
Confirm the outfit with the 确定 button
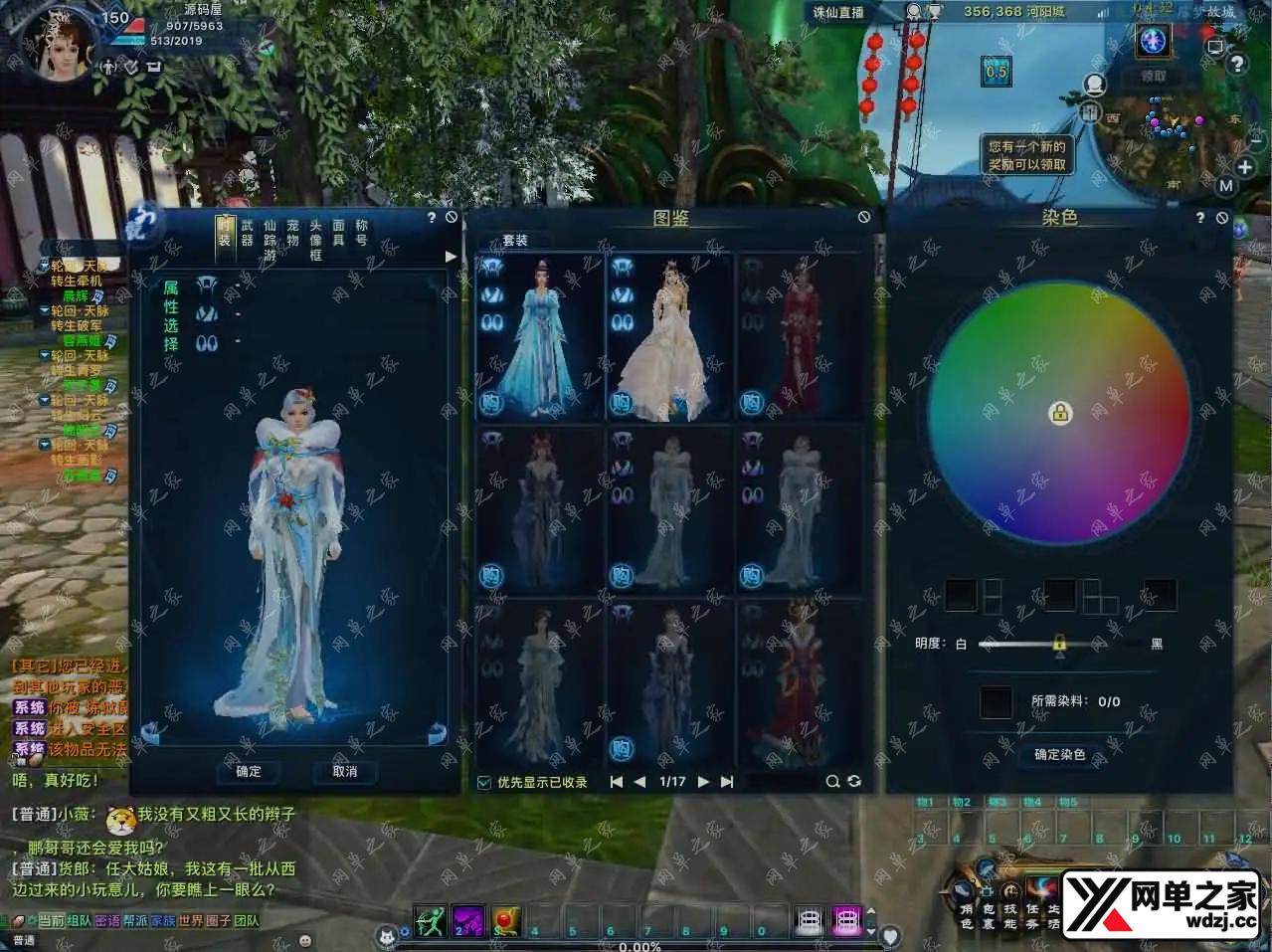click(x=249, y=771)
